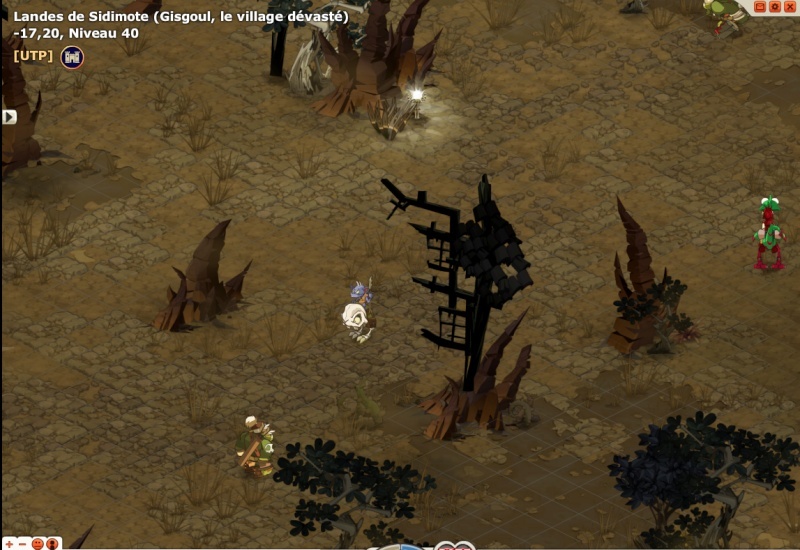Close the game with the X button
Viewport: 800px width, 550px height.
pyautogui.click(x=790, y=7)
